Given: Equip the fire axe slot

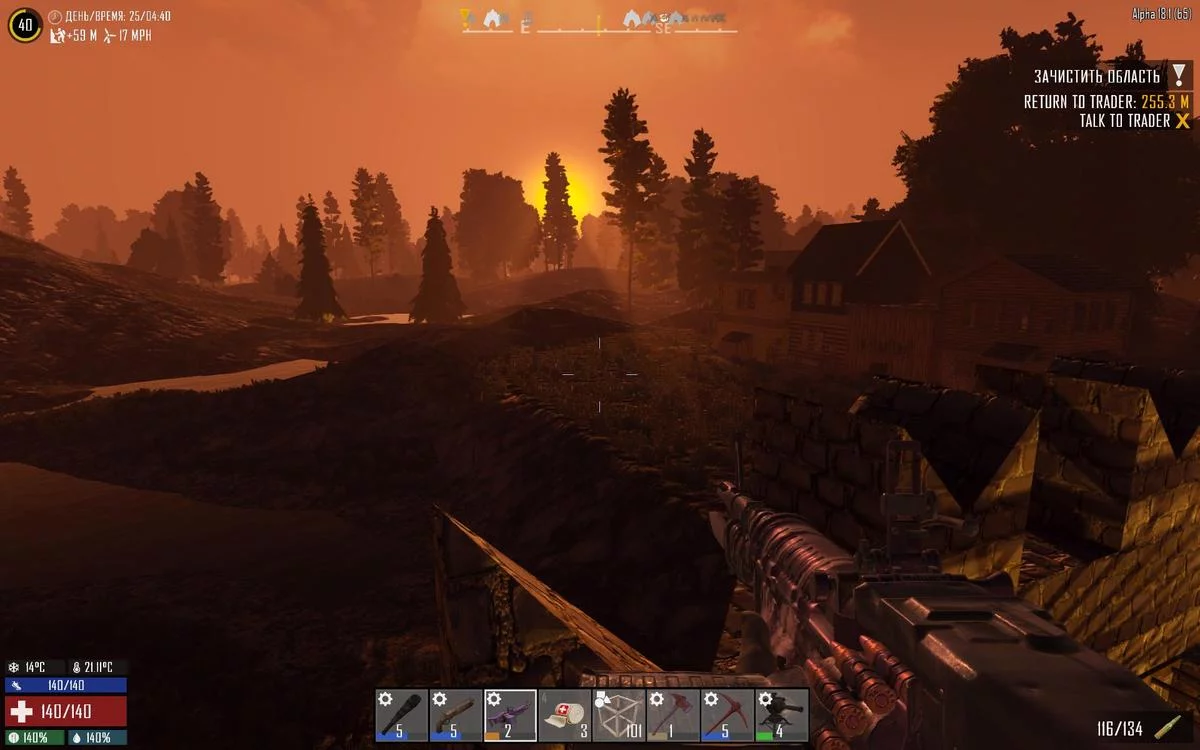Looking at the screenshot, I should 673,715.
